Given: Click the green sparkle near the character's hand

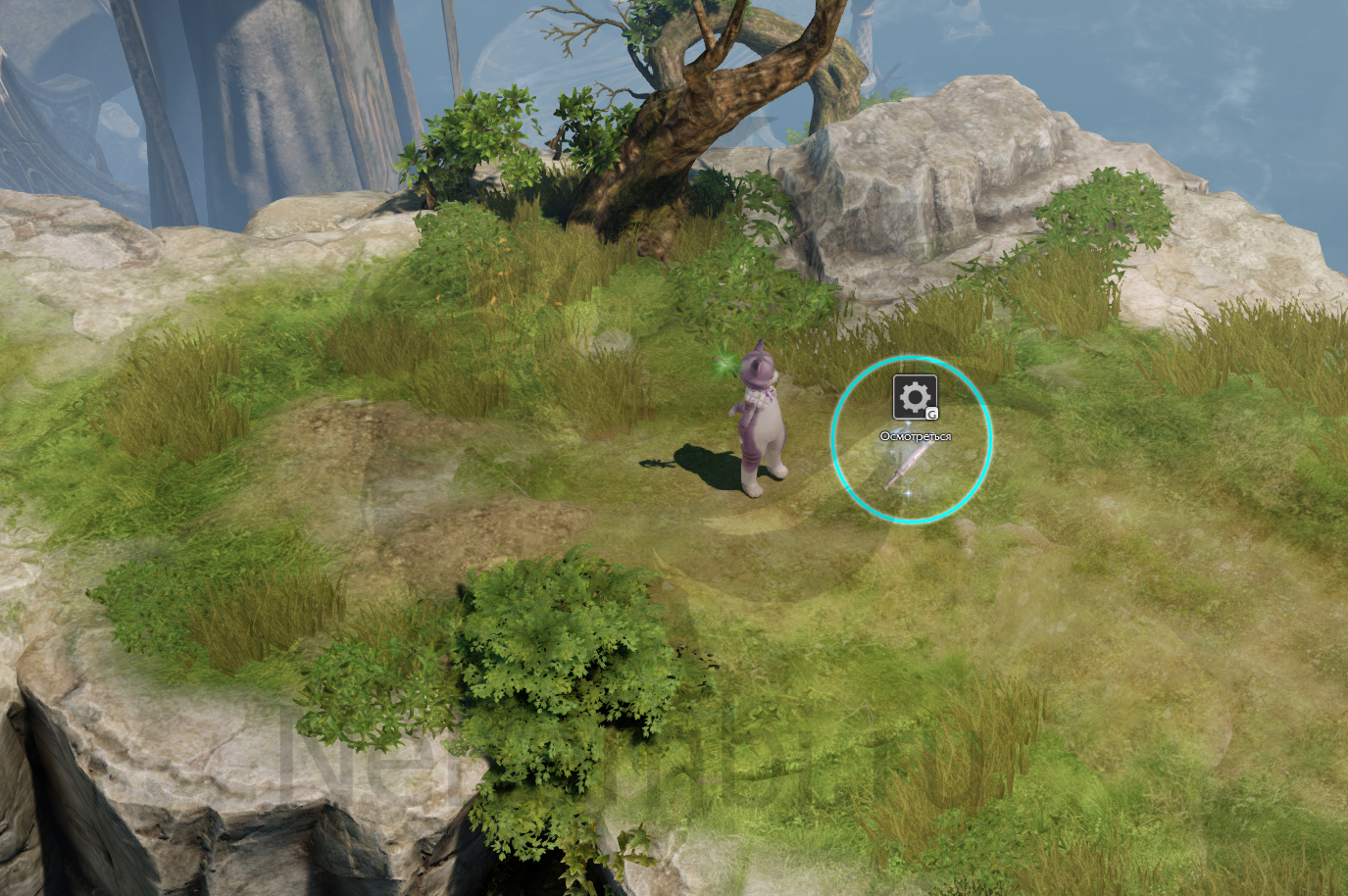Looking at the screenshot, I should 723,365.
